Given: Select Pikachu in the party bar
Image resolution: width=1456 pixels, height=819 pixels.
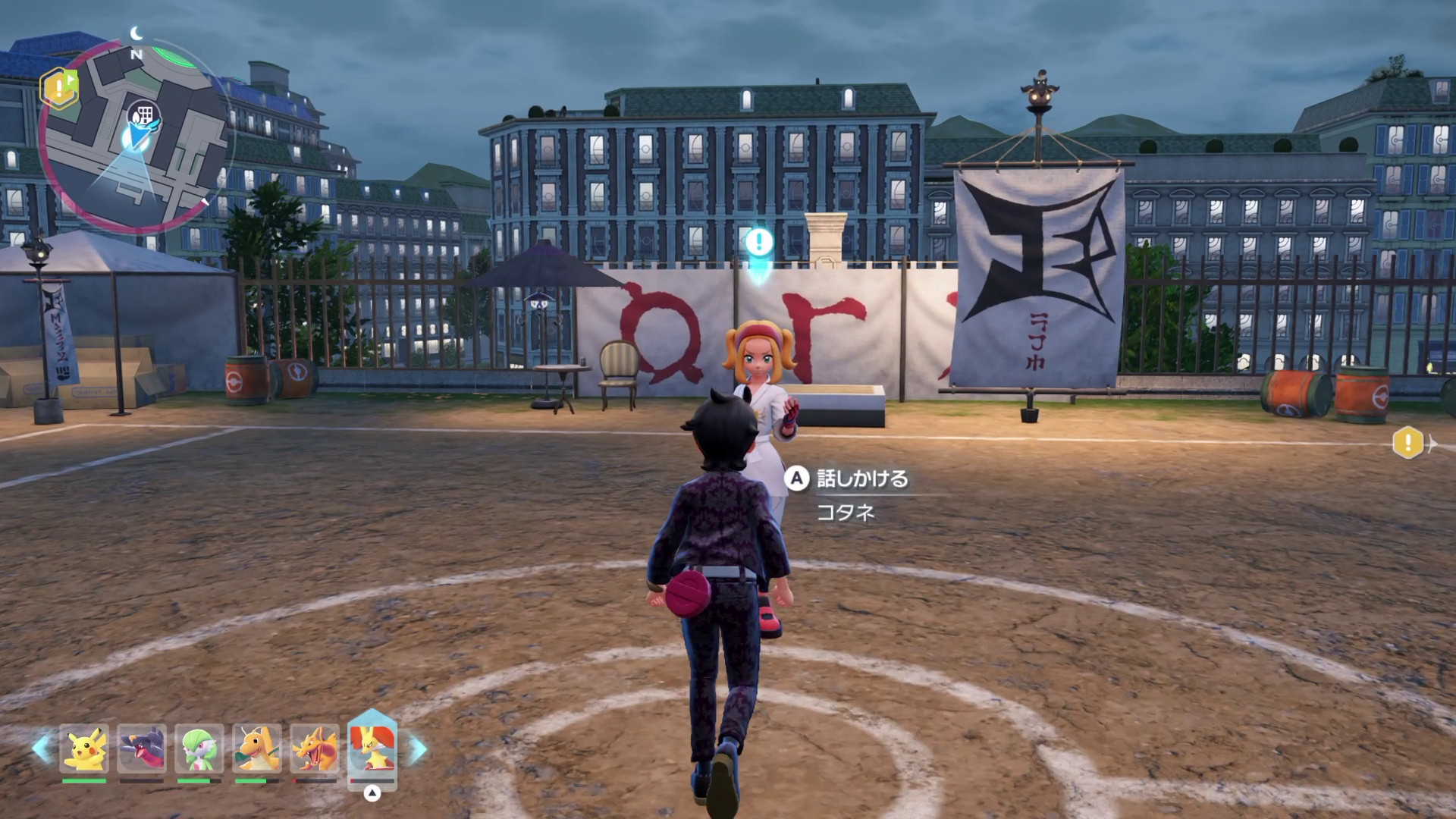Looking at the screenshot, I should click(x=84, y=748).
